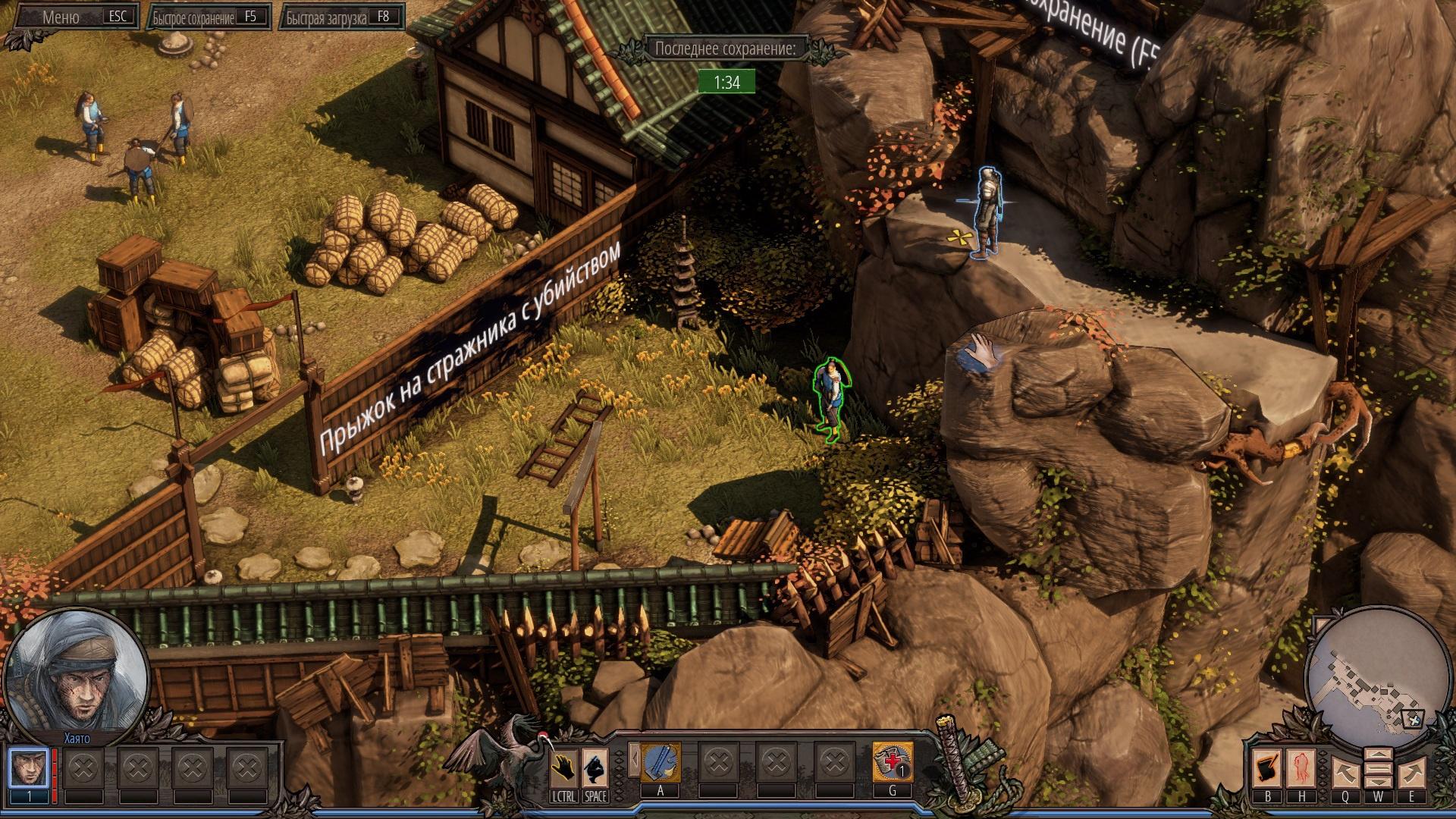1456x819 pixels.
Task: Select Хаято's small portrait slot
Action: coord(29,768)
